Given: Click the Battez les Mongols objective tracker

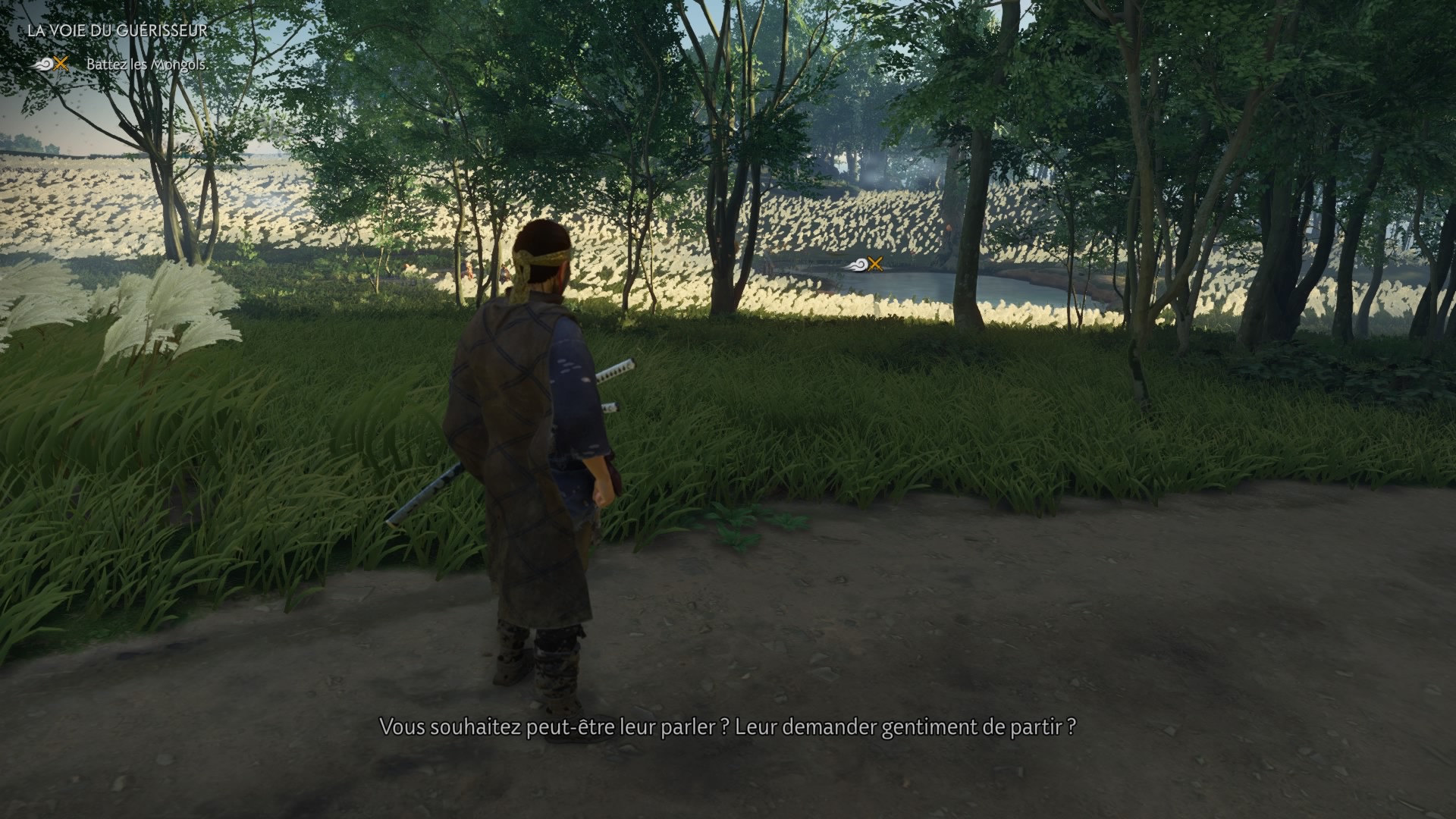Looking at the screenshot, I should [x=146, y=64].
